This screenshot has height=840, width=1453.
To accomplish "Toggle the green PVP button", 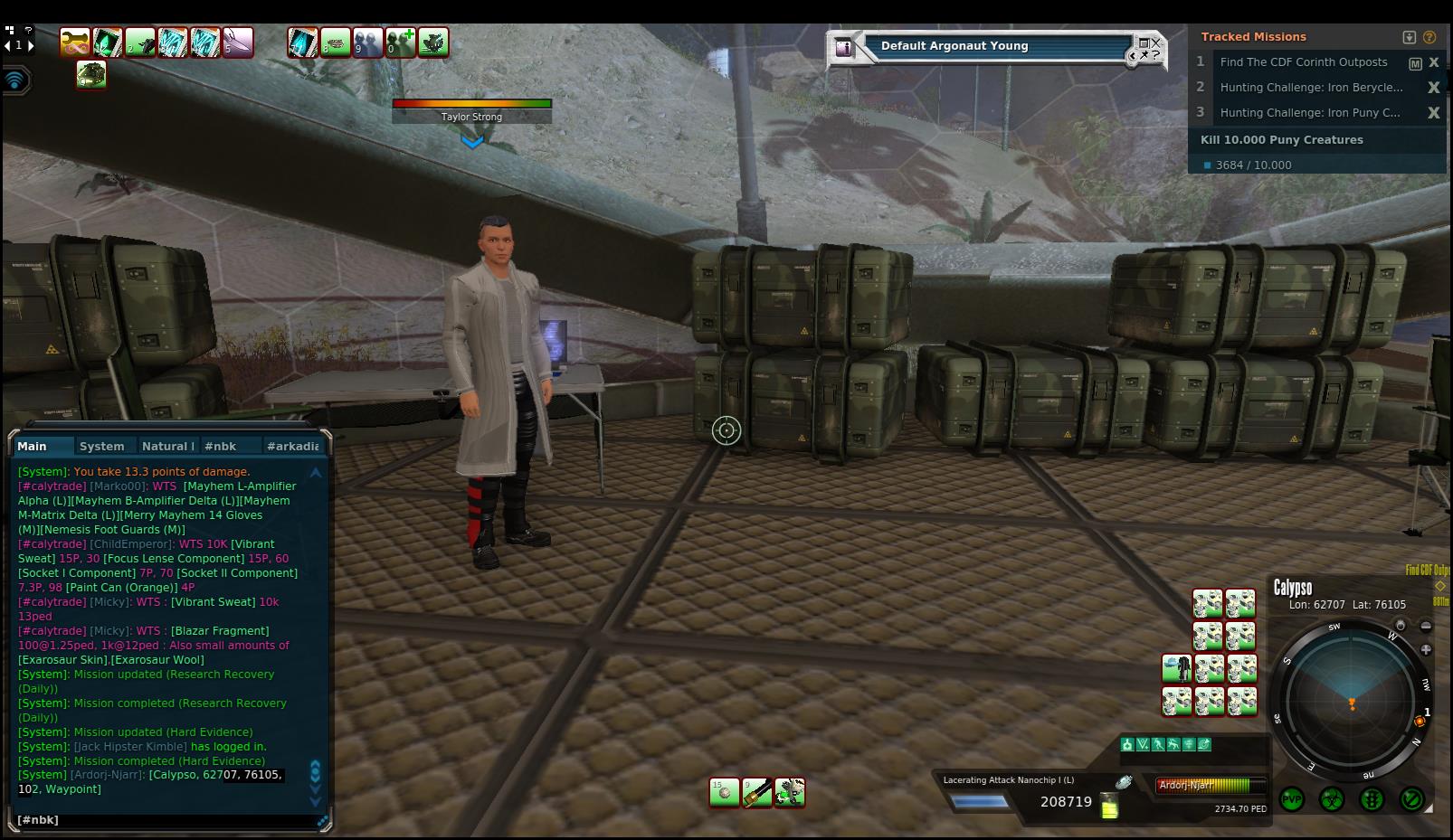I will coord(1291,799).
